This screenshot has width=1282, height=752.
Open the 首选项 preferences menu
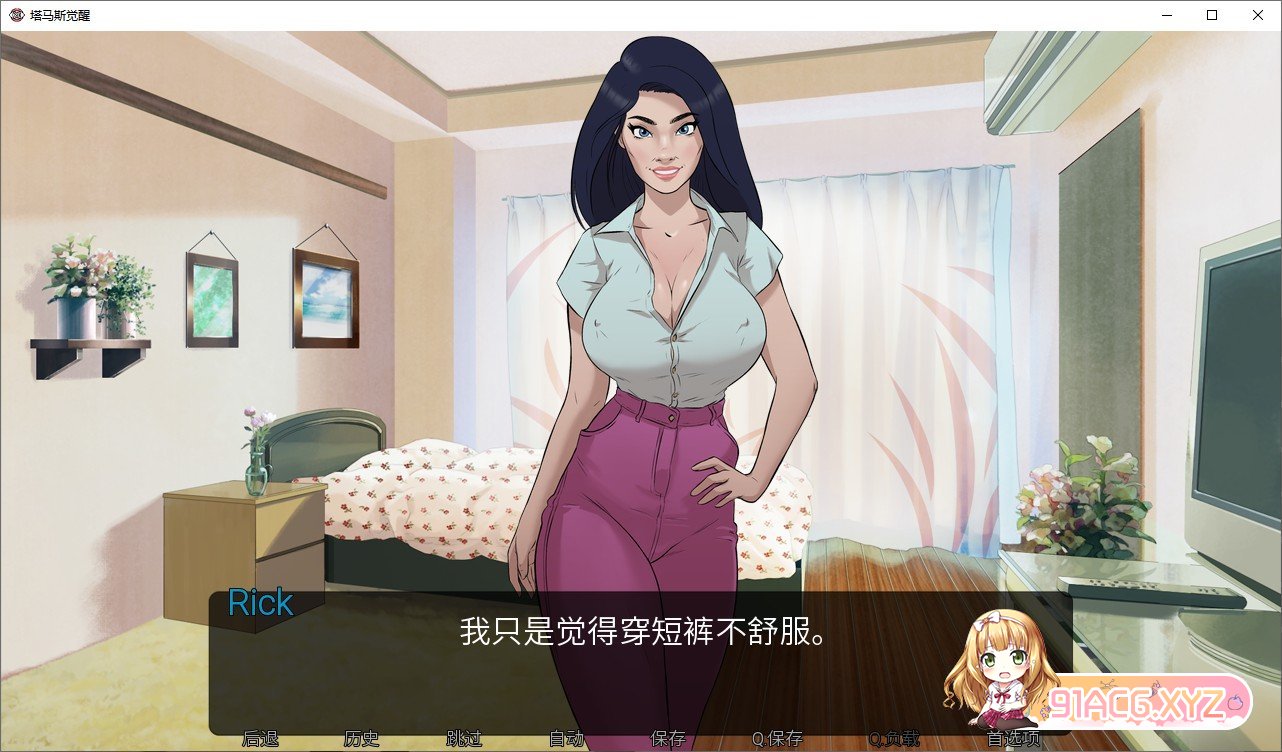1013,739
